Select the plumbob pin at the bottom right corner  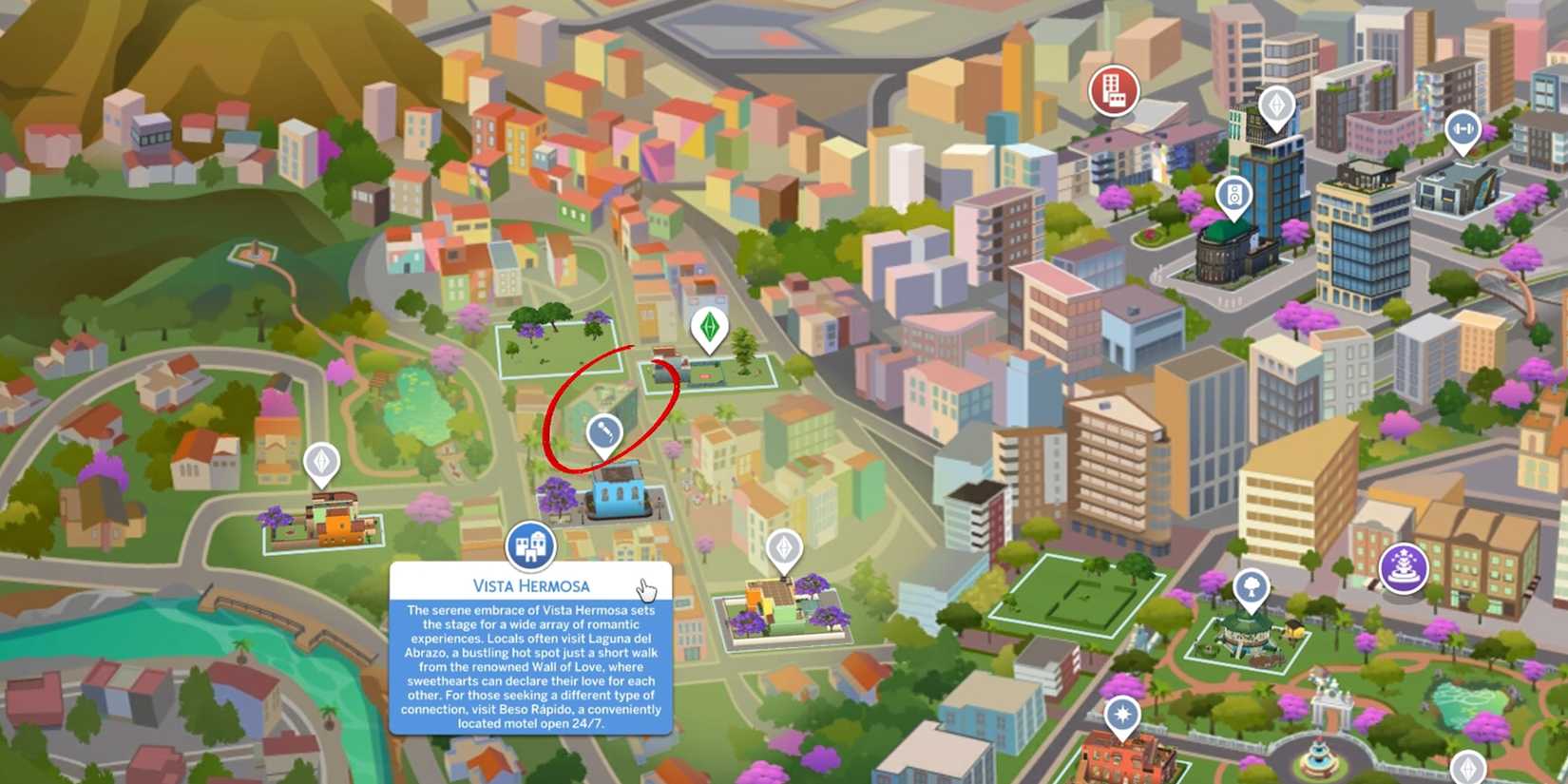tap(1468, 765)
